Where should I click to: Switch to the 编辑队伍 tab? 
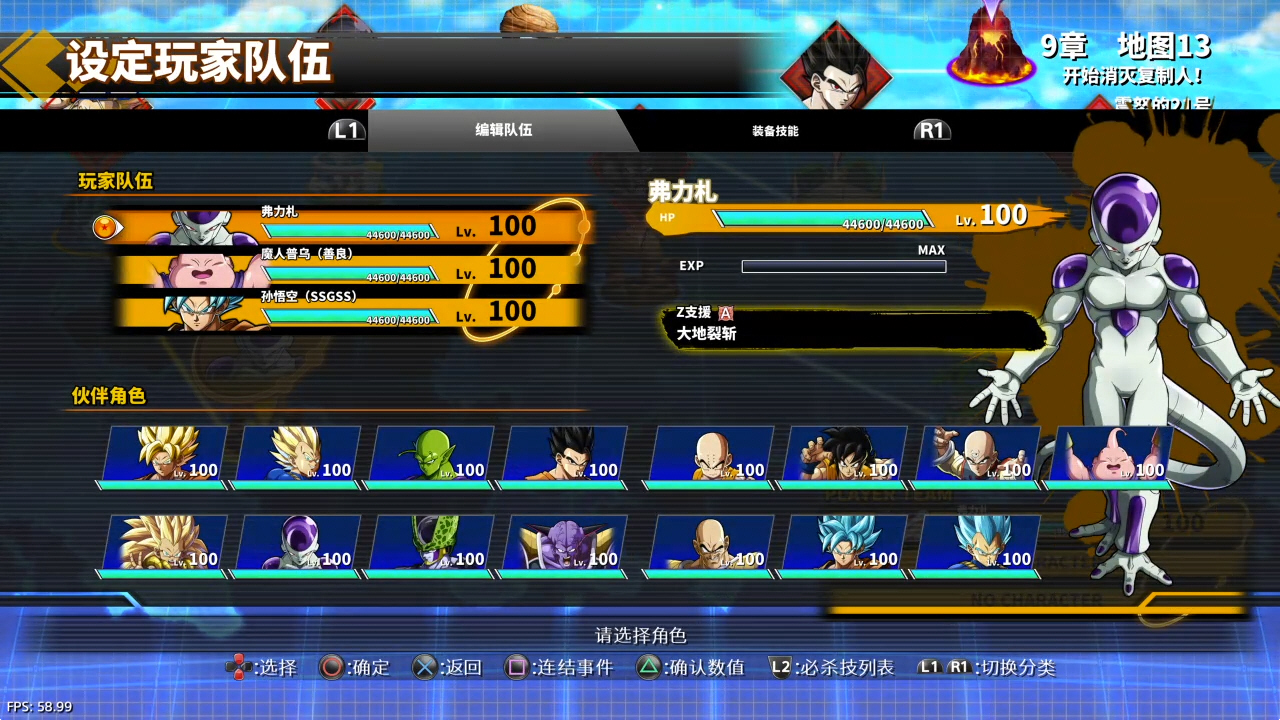tap(503, 130)
